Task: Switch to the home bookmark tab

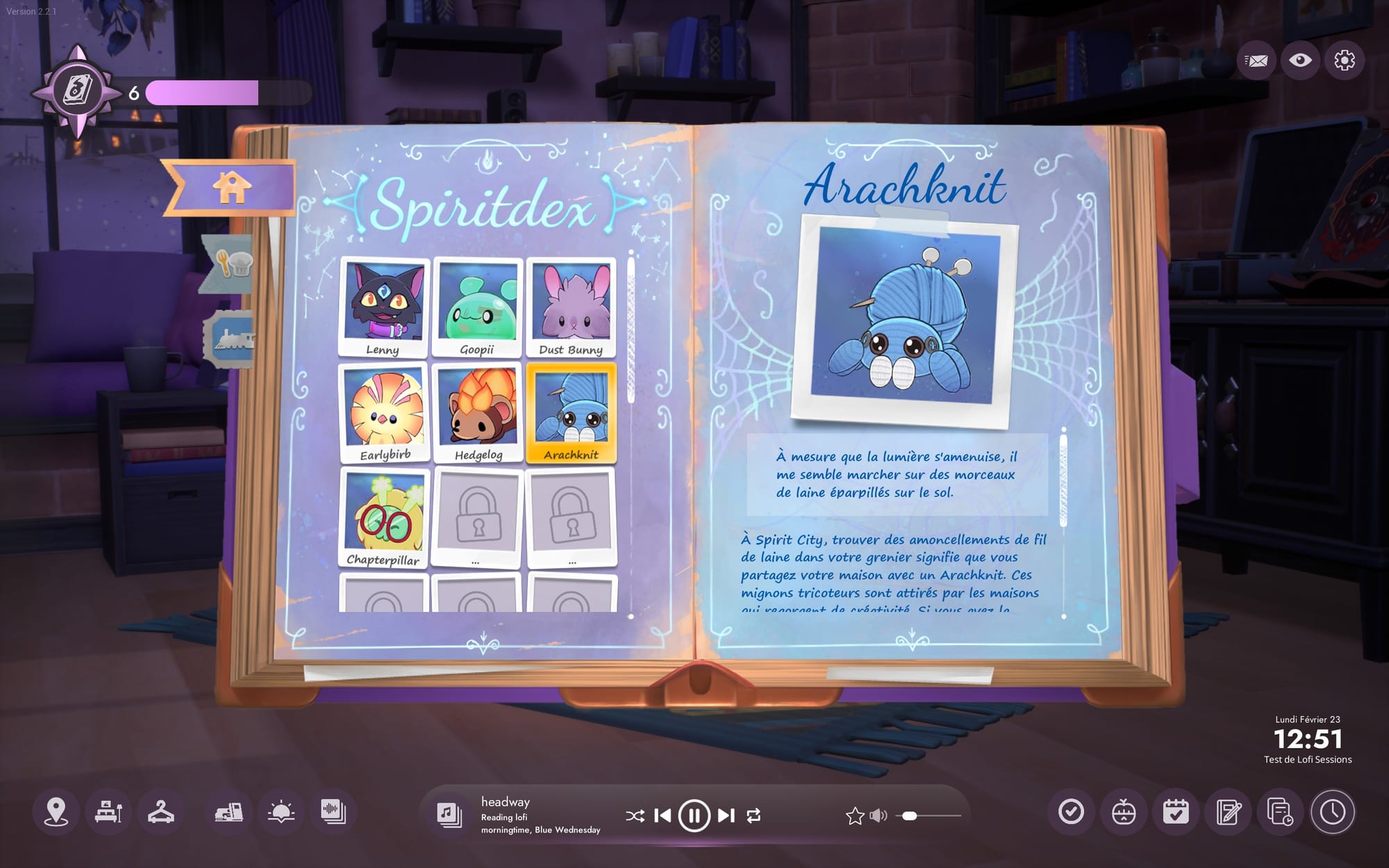Action: 232,187
